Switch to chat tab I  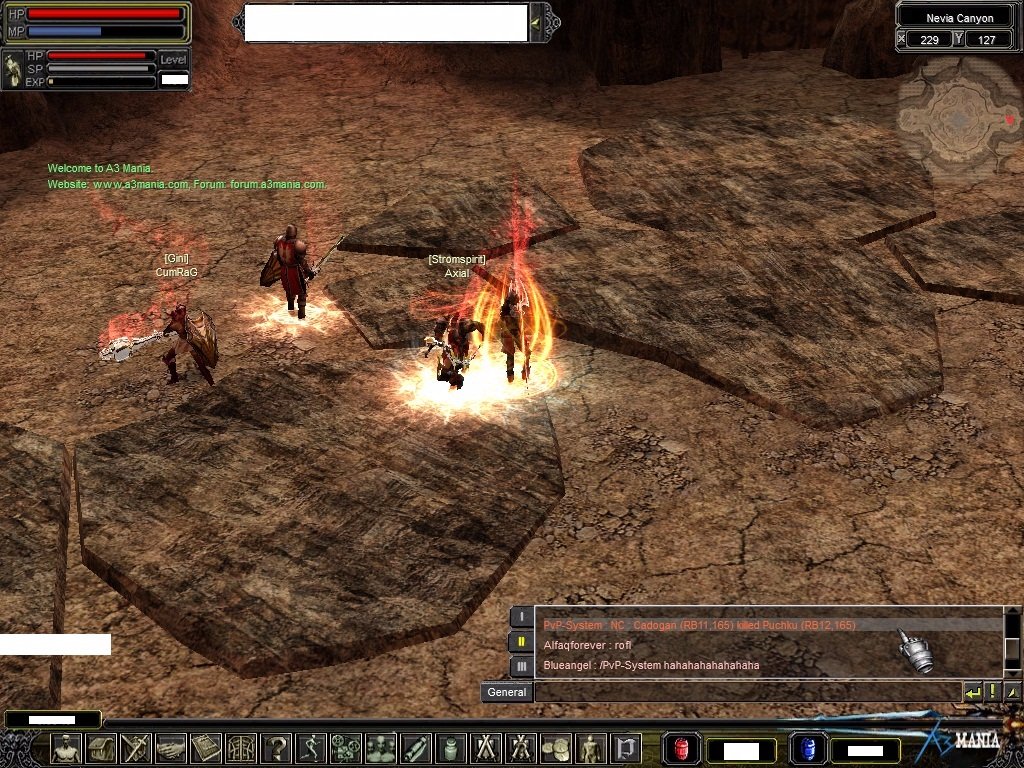pos(521,617)
